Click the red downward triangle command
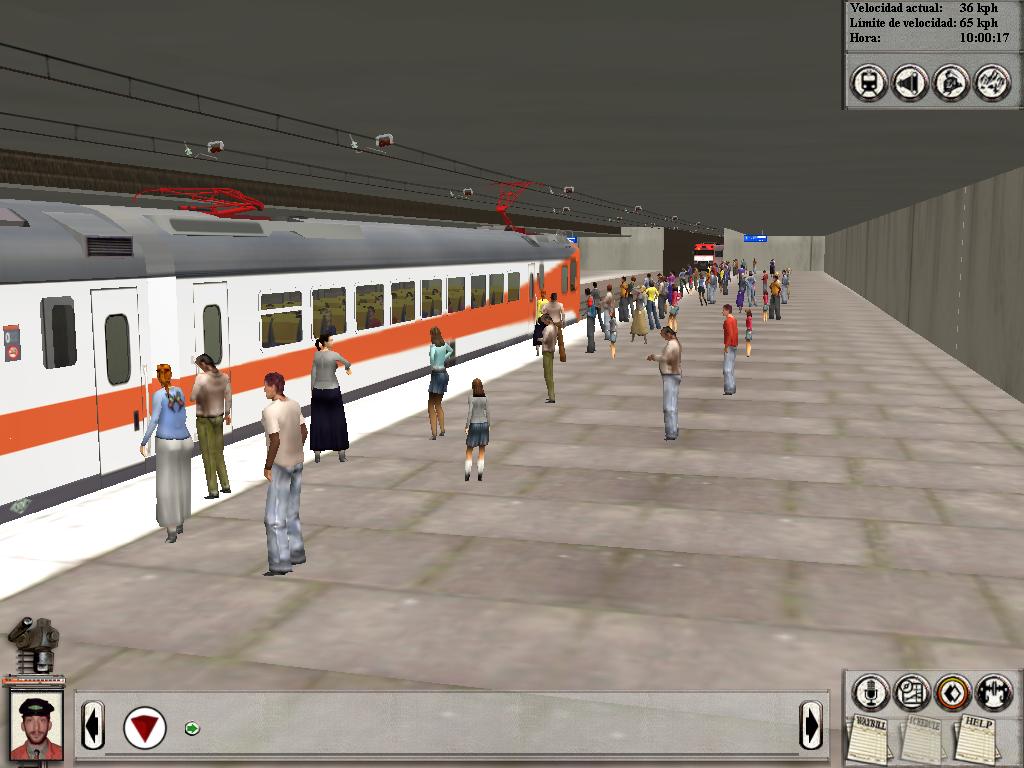Viewport: 1024px width, 768px height. (x=145, y=727)
